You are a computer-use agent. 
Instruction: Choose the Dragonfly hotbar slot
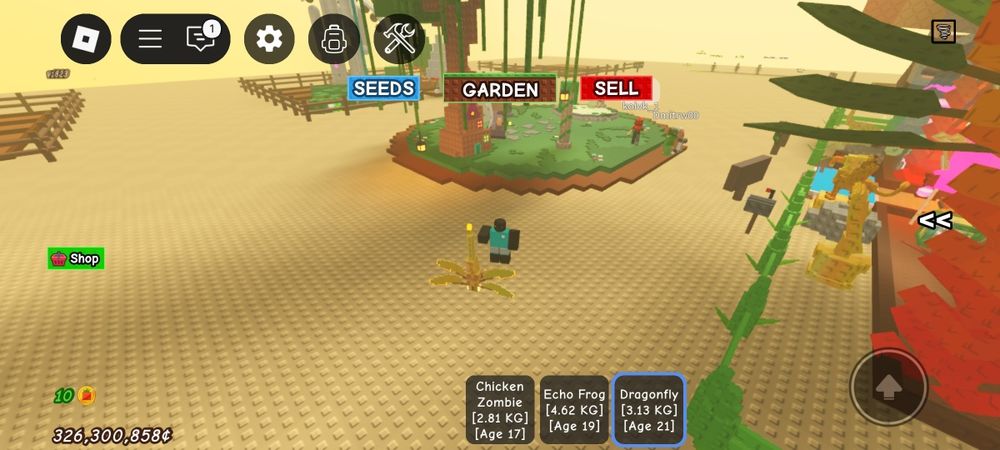(x=648, y=409)
